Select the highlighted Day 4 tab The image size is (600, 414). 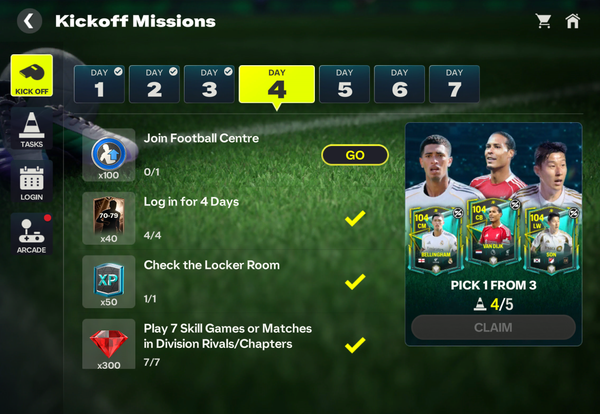[x=277, y=85]
